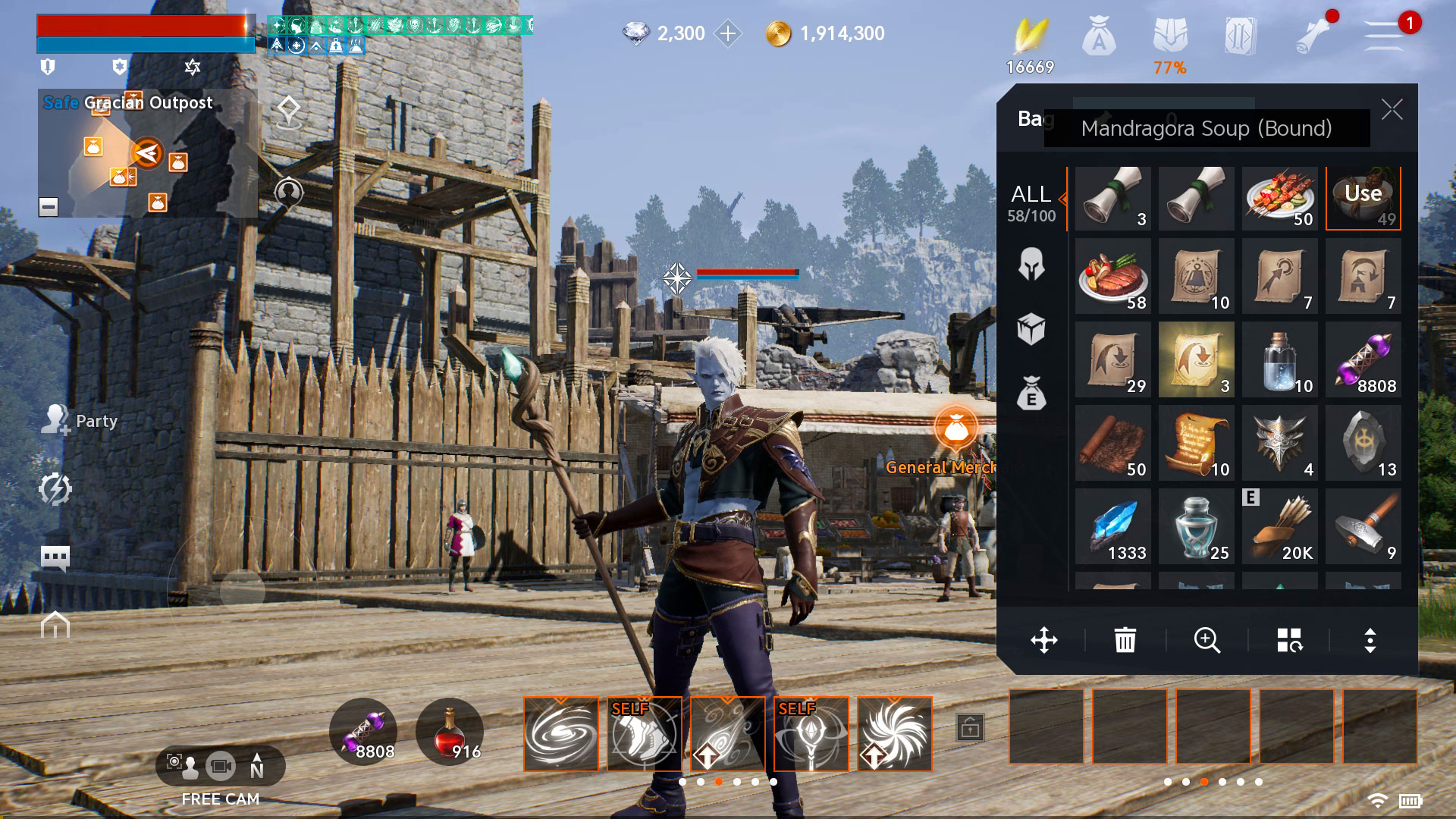Close the Bag panel

coord(1392,110)
